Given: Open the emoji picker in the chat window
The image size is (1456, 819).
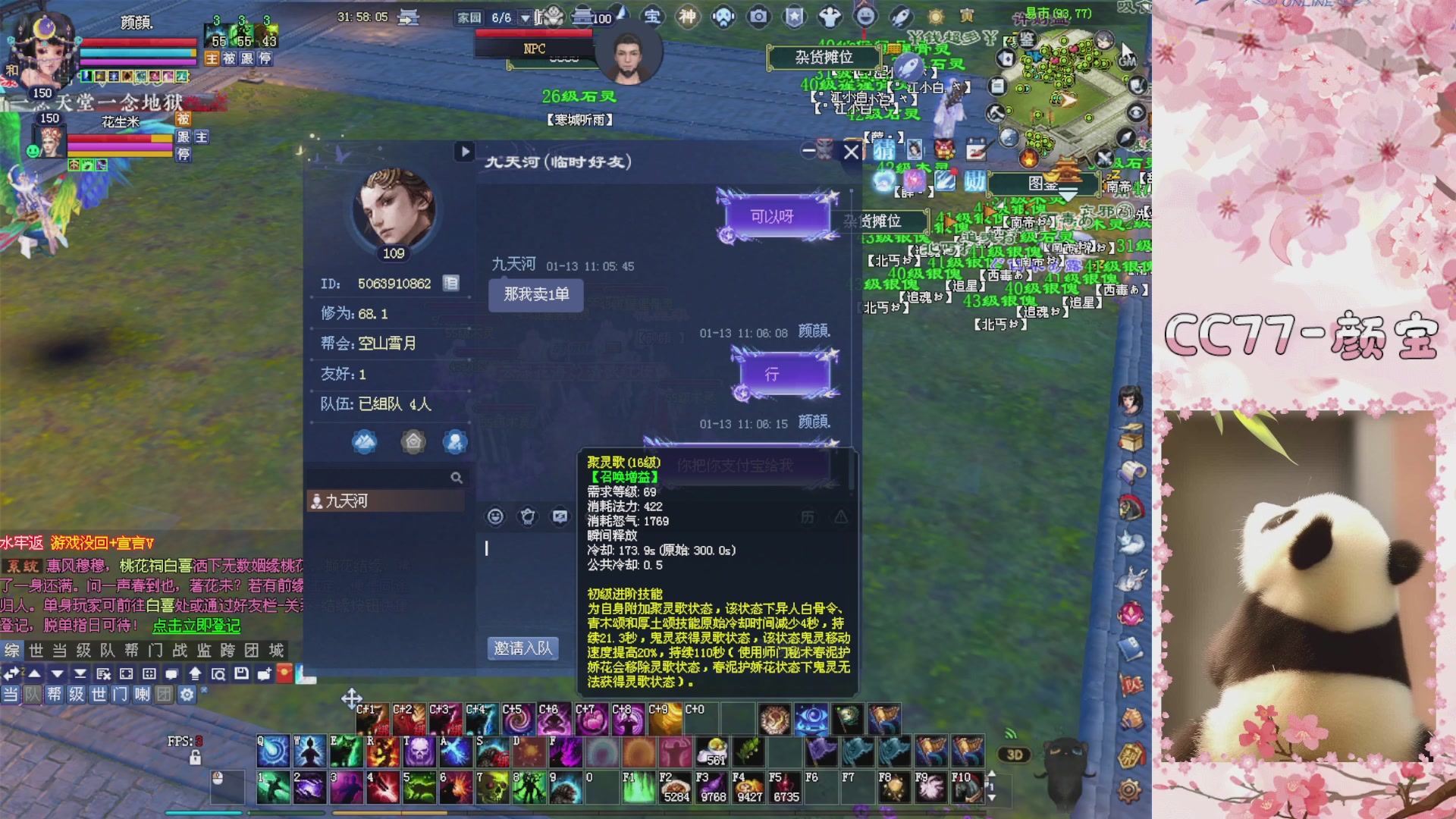Looking at the screenshot, I should [495, 516].
